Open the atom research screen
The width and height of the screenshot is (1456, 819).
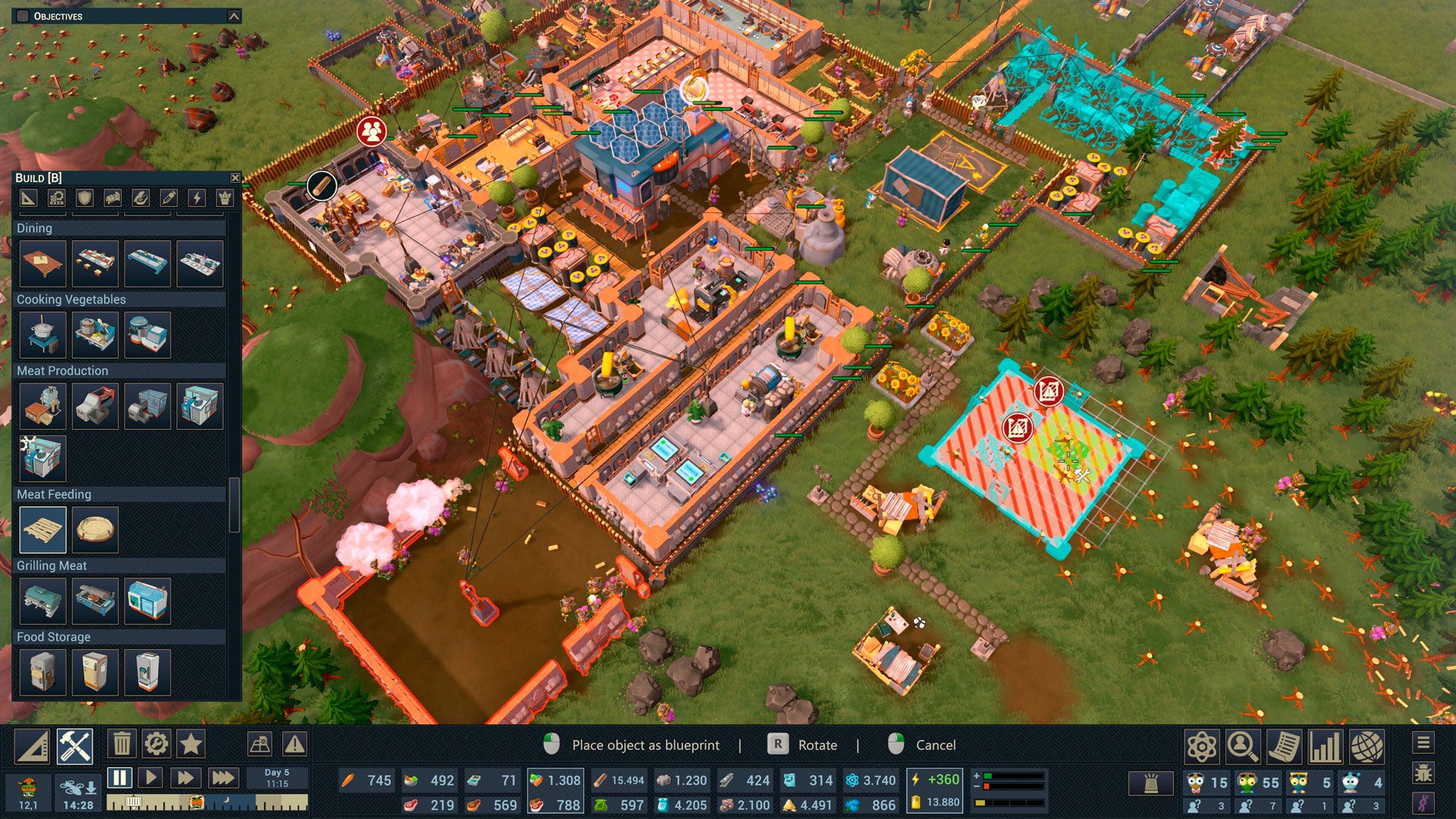pos(1202,747)
